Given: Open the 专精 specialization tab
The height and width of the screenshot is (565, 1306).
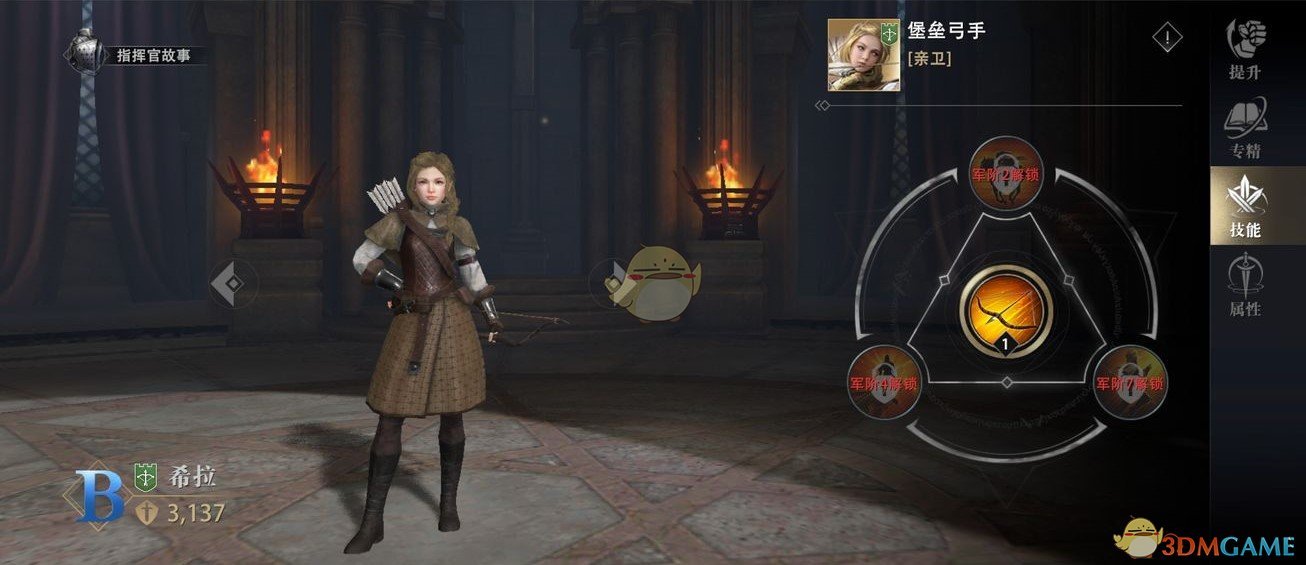Looking at the screenshot, I should 1245,129.
